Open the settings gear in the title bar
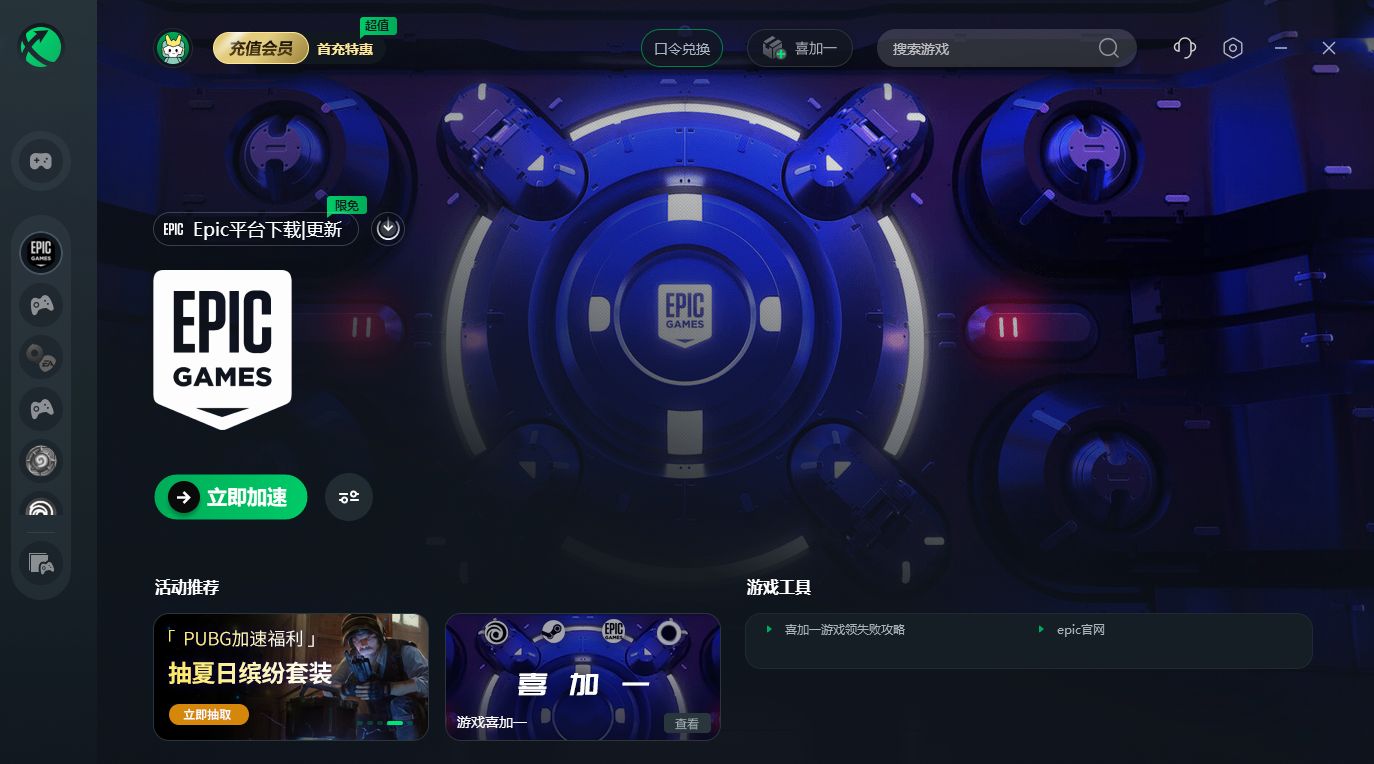Viewport: 1374px width, 764px height. pos(1233,48)
